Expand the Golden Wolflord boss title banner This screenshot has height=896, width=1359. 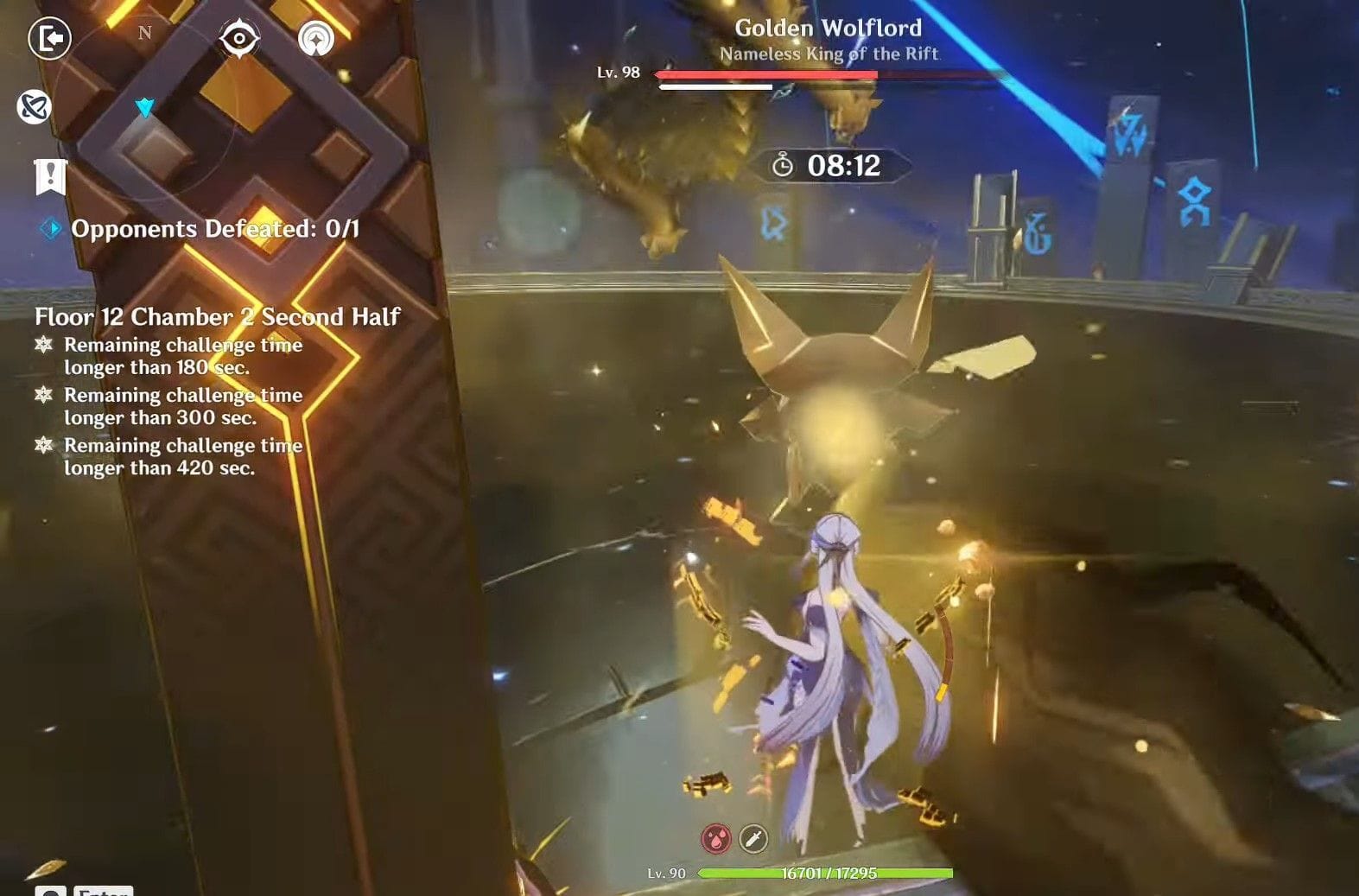[828, 29]
